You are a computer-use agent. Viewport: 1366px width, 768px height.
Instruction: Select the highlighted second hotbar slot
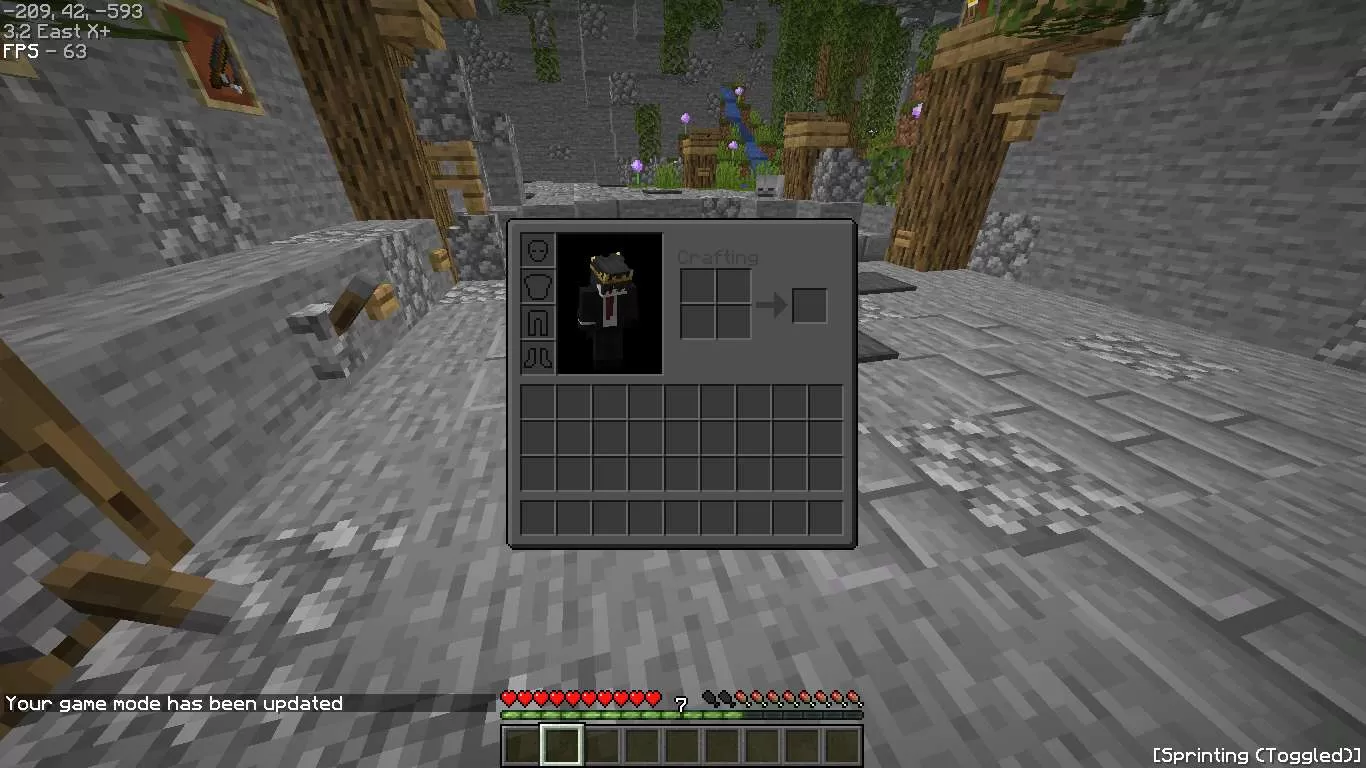[x=561, y=743]
